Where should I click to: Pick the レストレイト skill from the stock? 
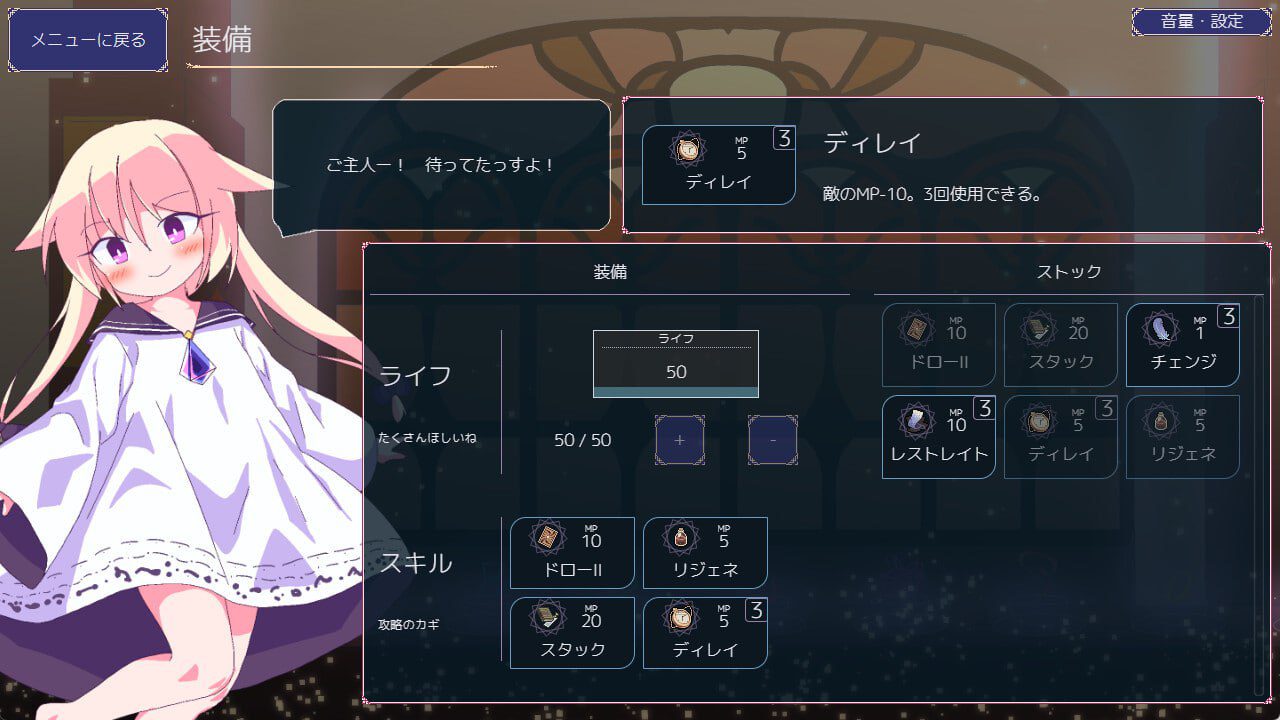pyautogui.click(x=938, y=437)
